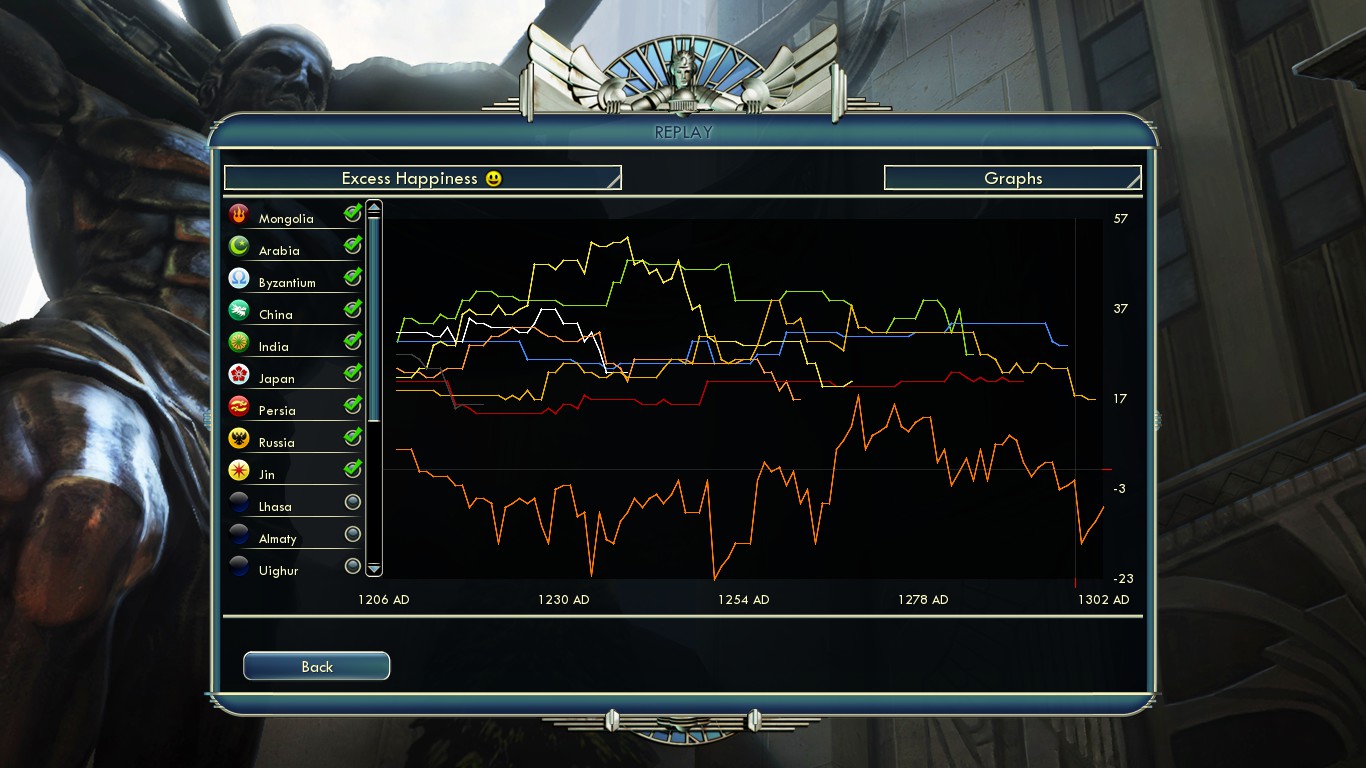Show Almaty on the graph
This screenshot has height=768, width=1366.
tap(352, 534)
